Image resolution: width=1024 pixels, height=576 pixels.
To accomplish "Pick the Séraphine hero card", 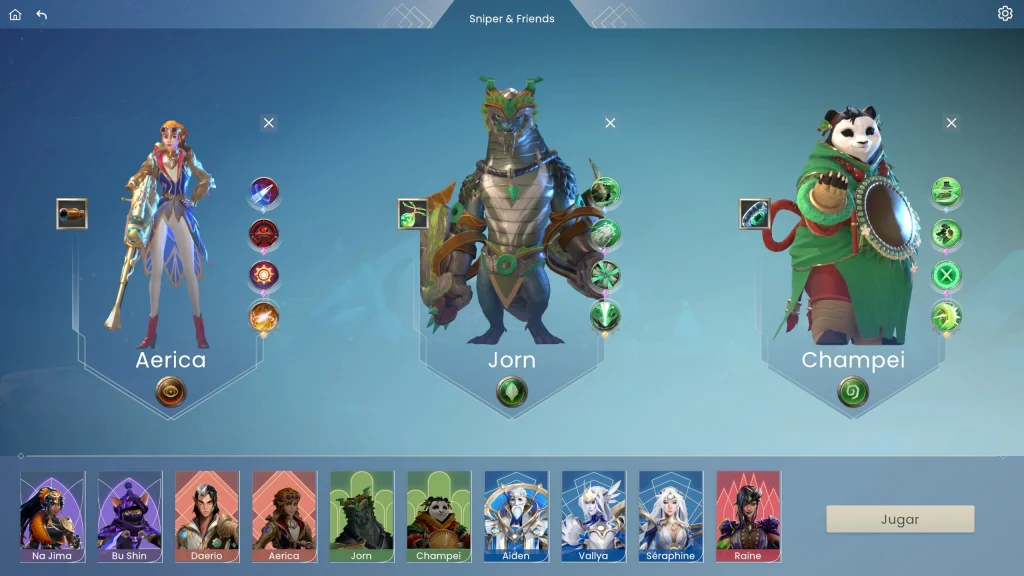I will (670, 516).
